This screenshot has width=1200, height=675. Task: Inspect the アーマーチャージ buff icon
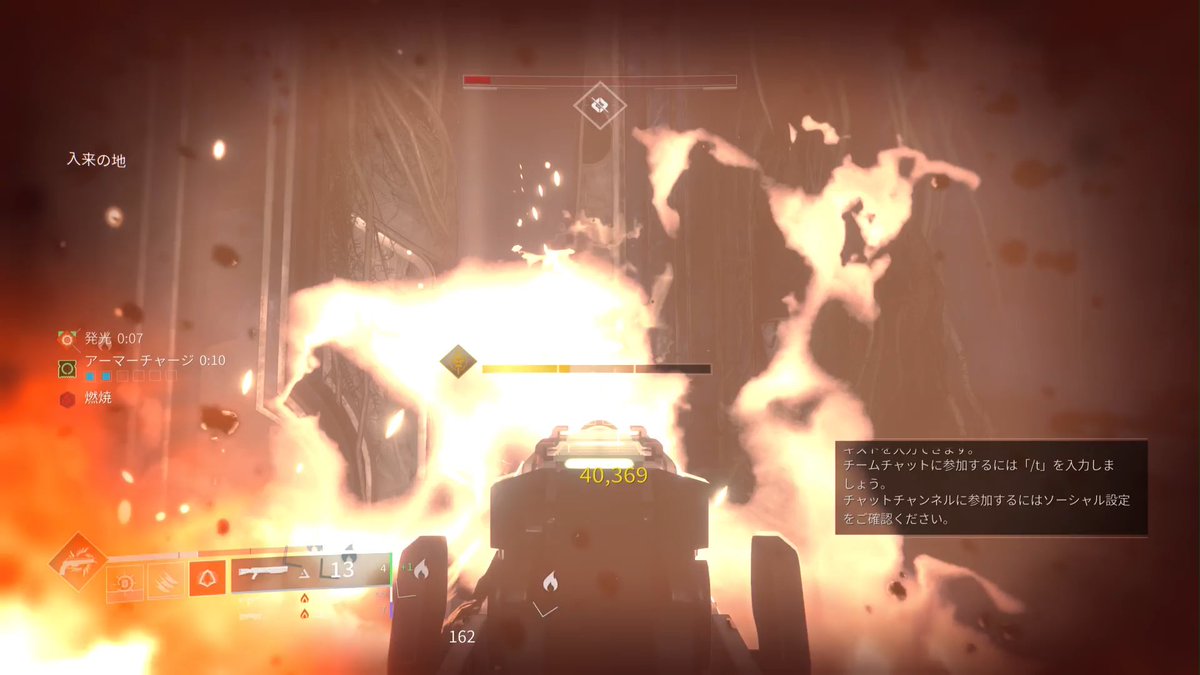[67, 369]
